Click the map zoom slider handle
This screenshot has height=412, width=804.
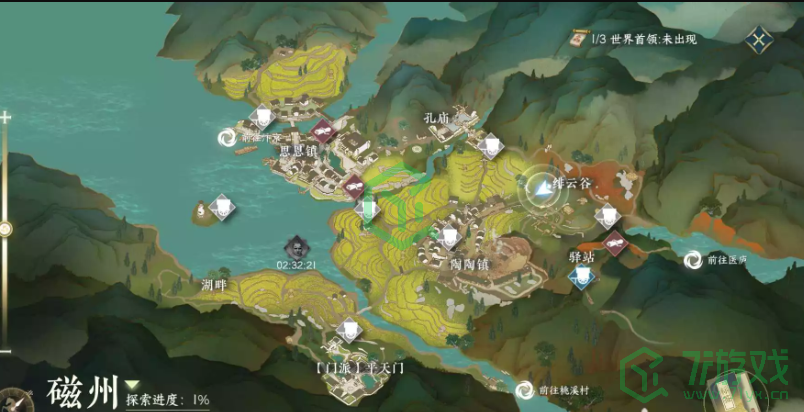click(x=6, y=229)
